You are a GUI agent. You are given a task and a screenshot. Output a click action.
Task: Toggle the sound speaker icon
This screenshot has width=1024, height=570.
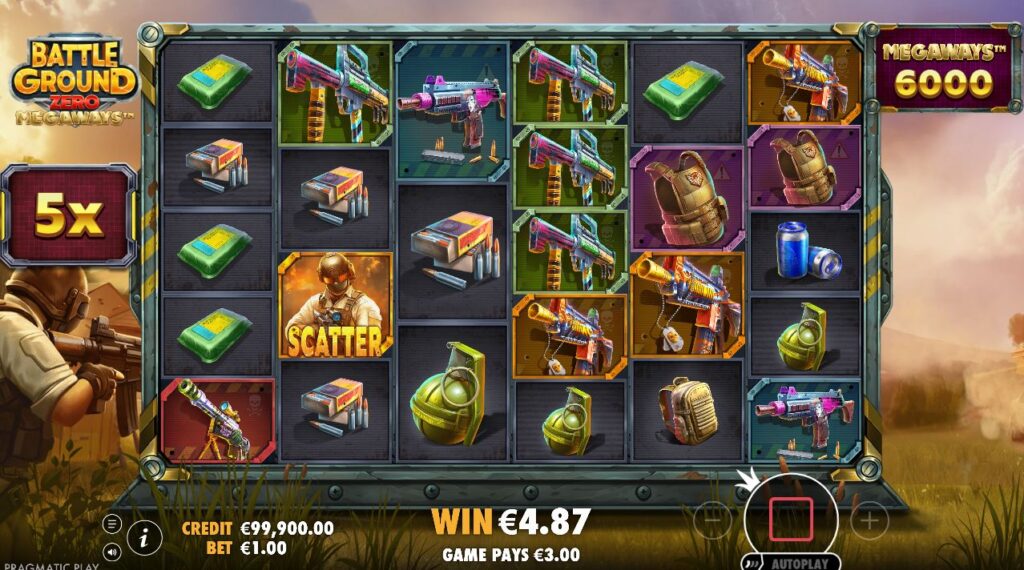pyautogui.click(x=112, y=550)
